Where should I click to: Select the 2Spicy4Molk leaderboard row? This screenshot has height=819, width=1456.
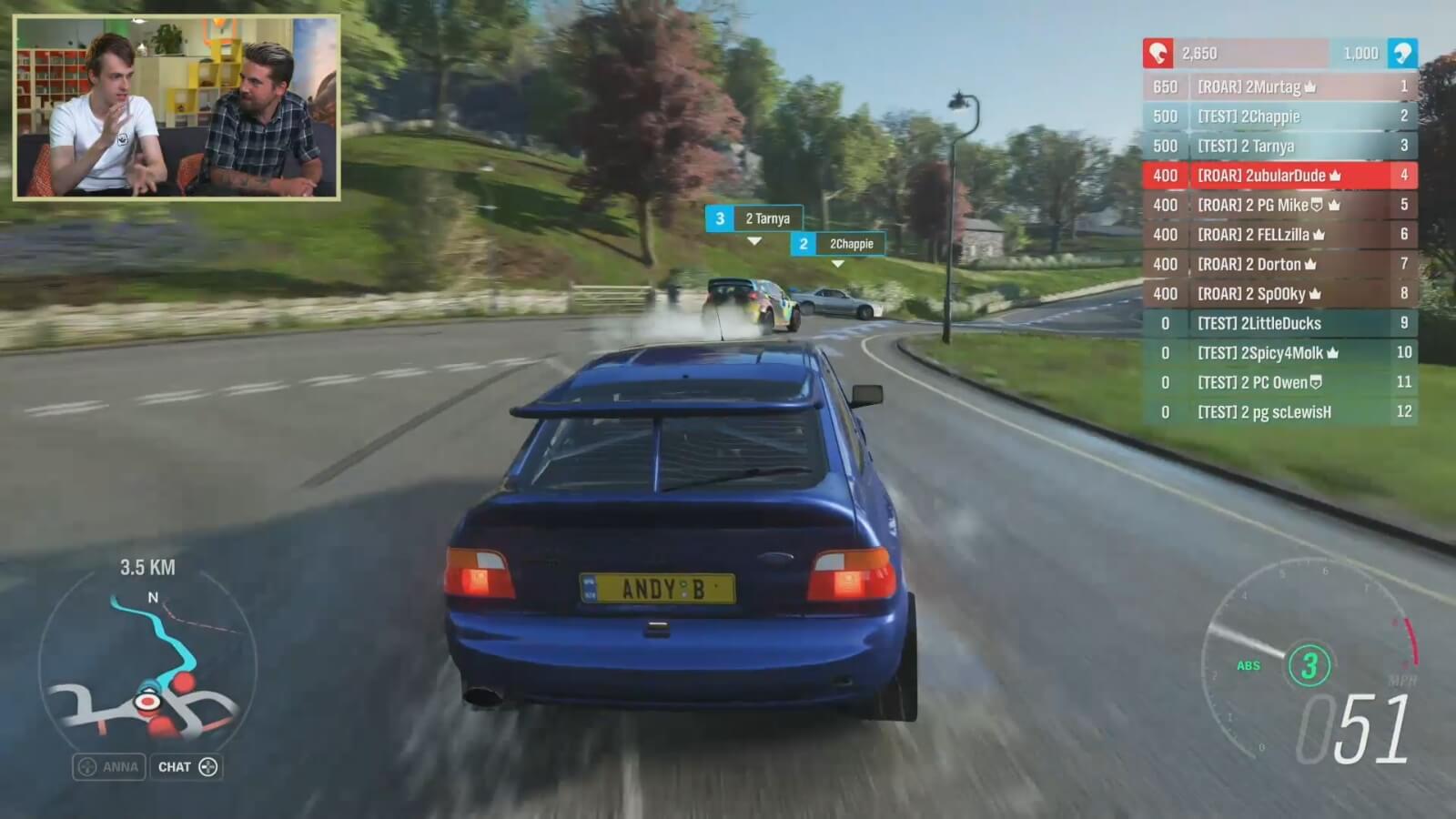[1279, 353]
